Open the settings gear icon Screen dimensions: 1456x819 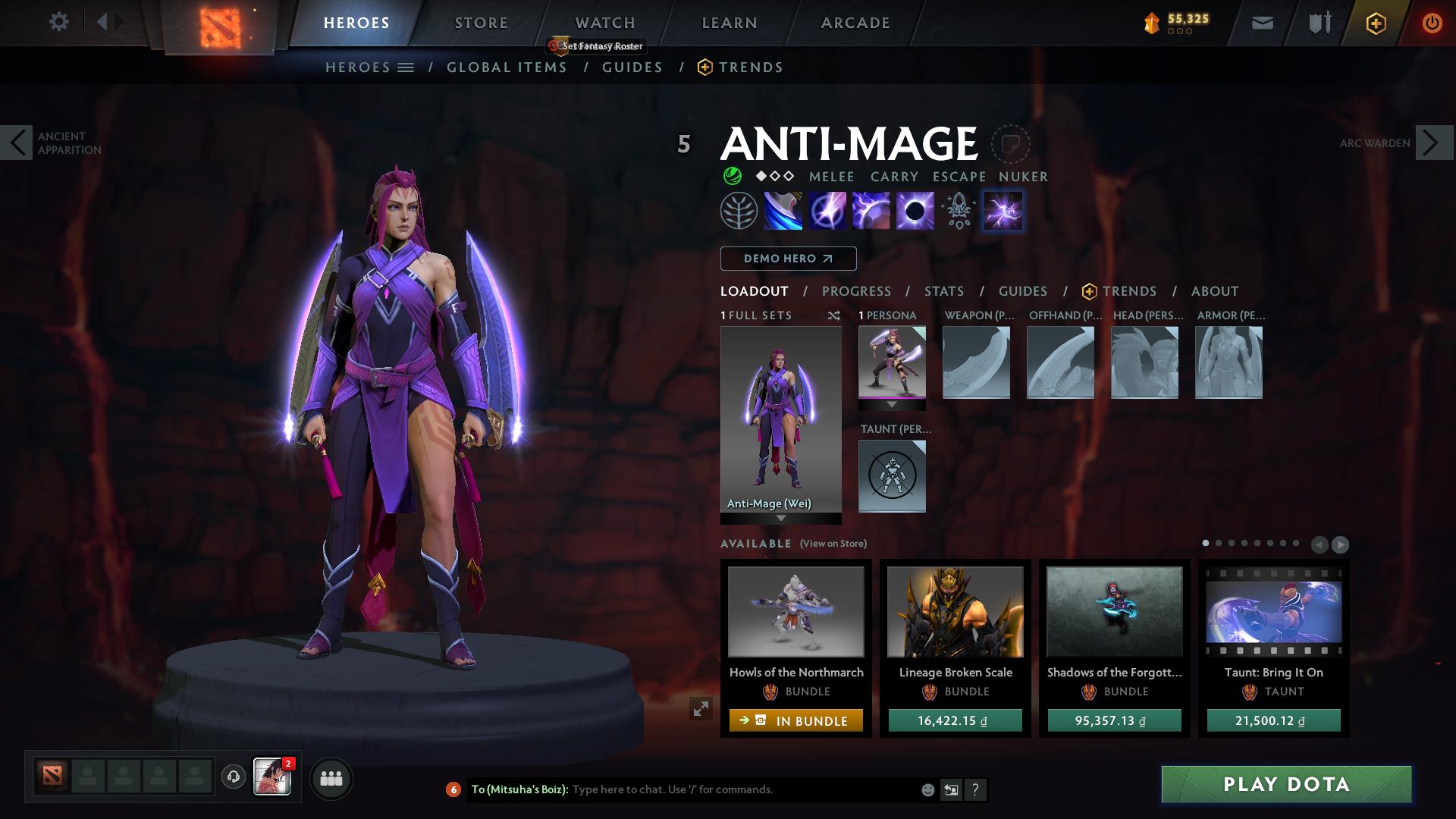pyautogui.click(x=59, y=22)
